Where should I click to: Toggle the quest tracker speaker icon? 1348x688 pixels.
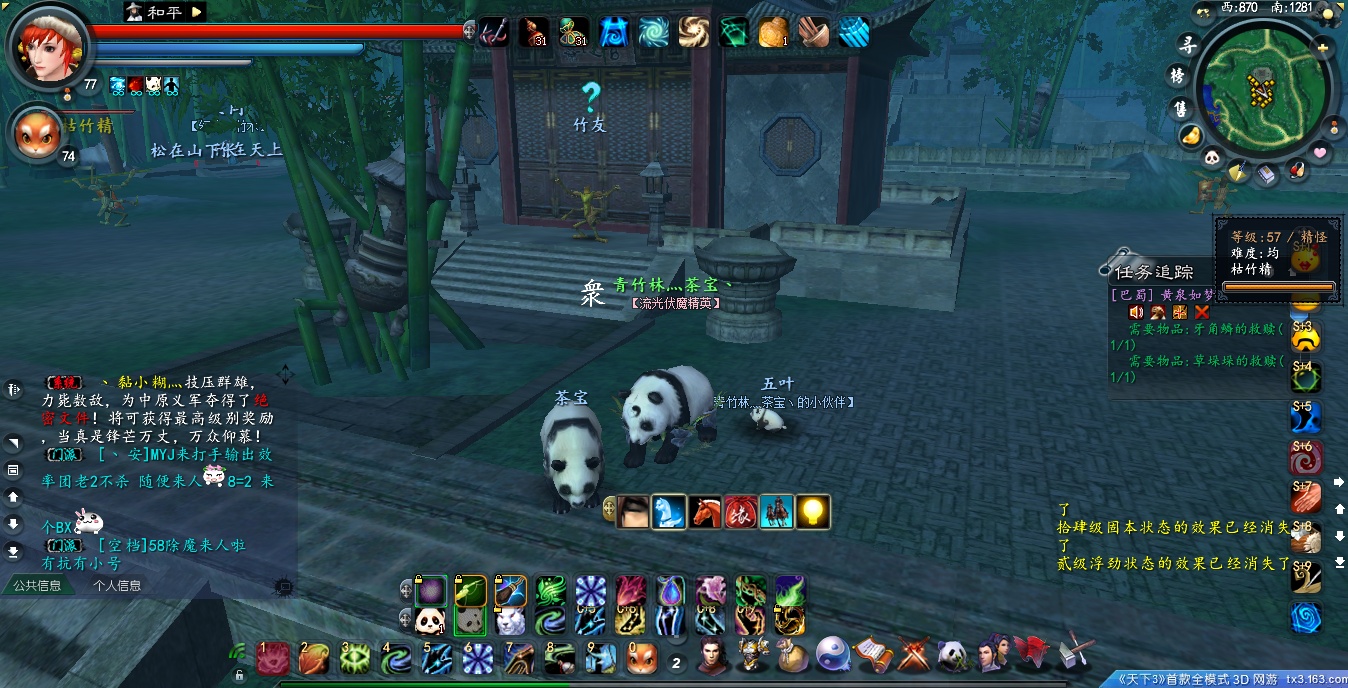(x=1137, y=312)
